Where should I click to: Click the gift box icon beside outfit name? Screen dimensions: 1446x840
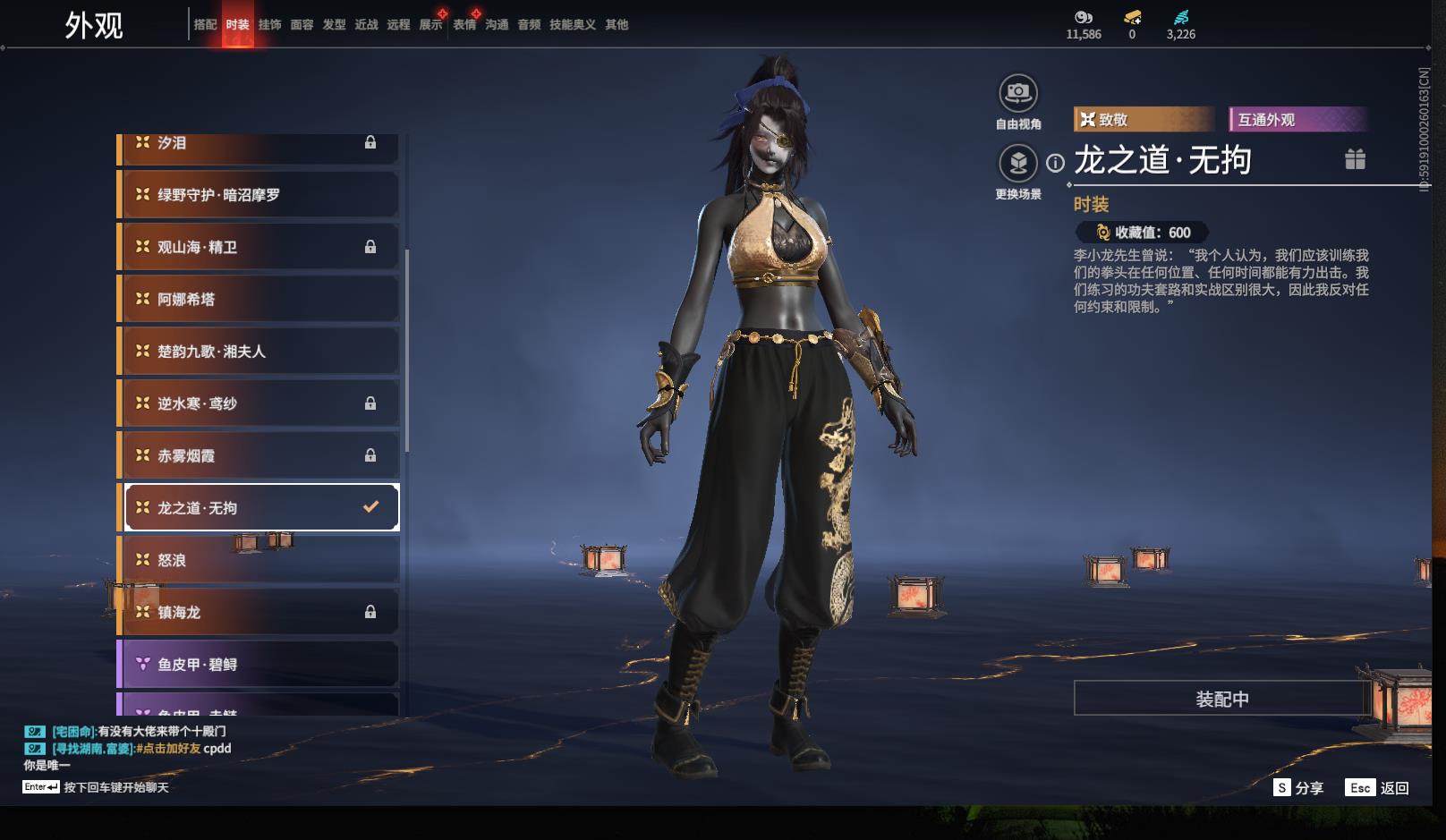click(1355, 159)
